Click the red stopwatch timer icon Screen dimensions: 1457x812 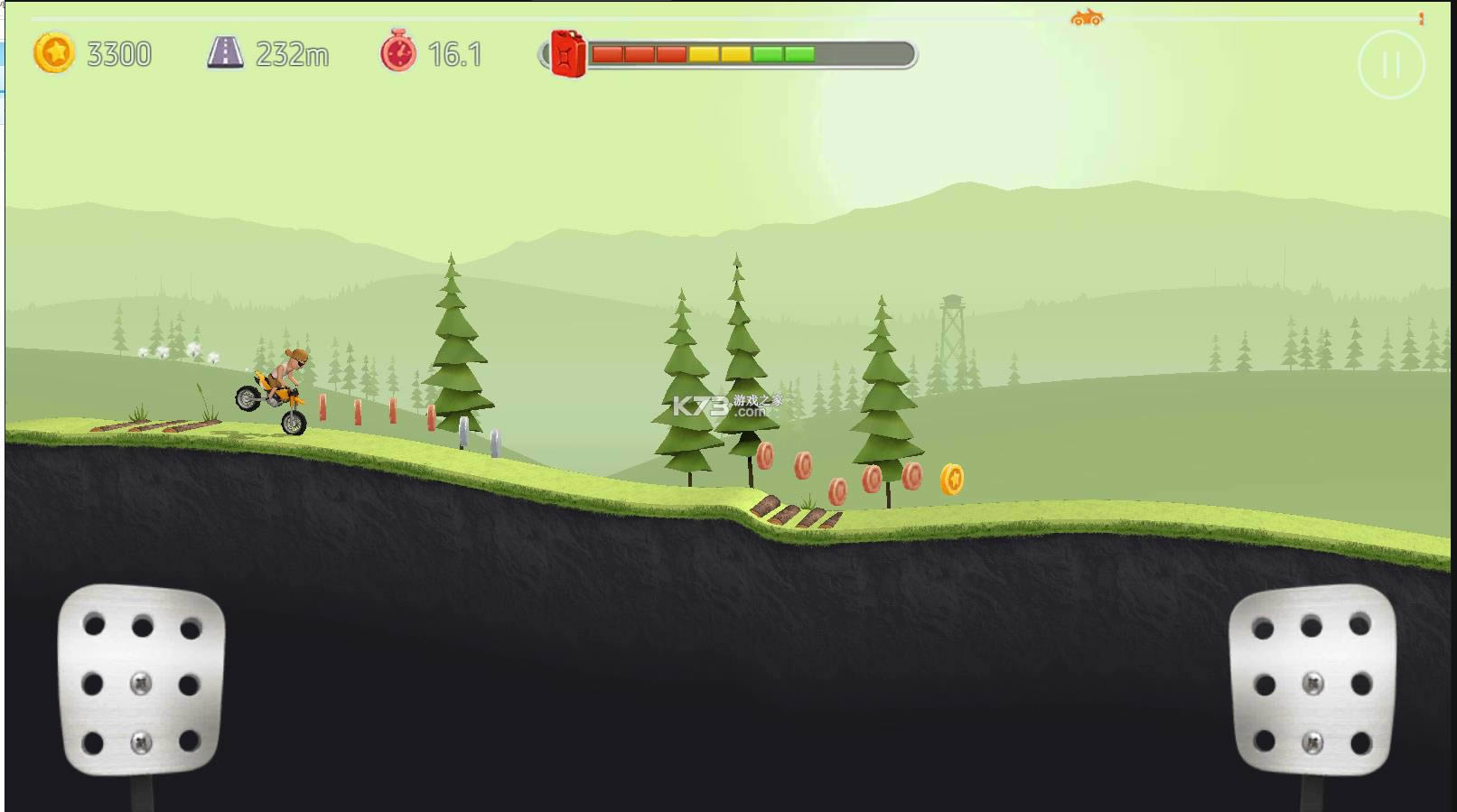[x=398, y=53]
